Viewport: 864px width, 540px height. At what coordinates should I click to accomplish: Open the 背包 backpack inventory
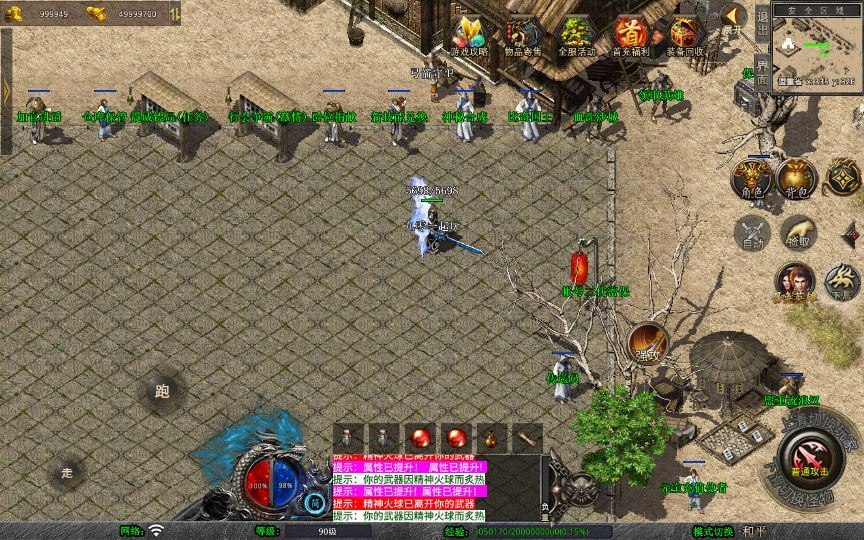pyautogui.click(x=797, y=178)
